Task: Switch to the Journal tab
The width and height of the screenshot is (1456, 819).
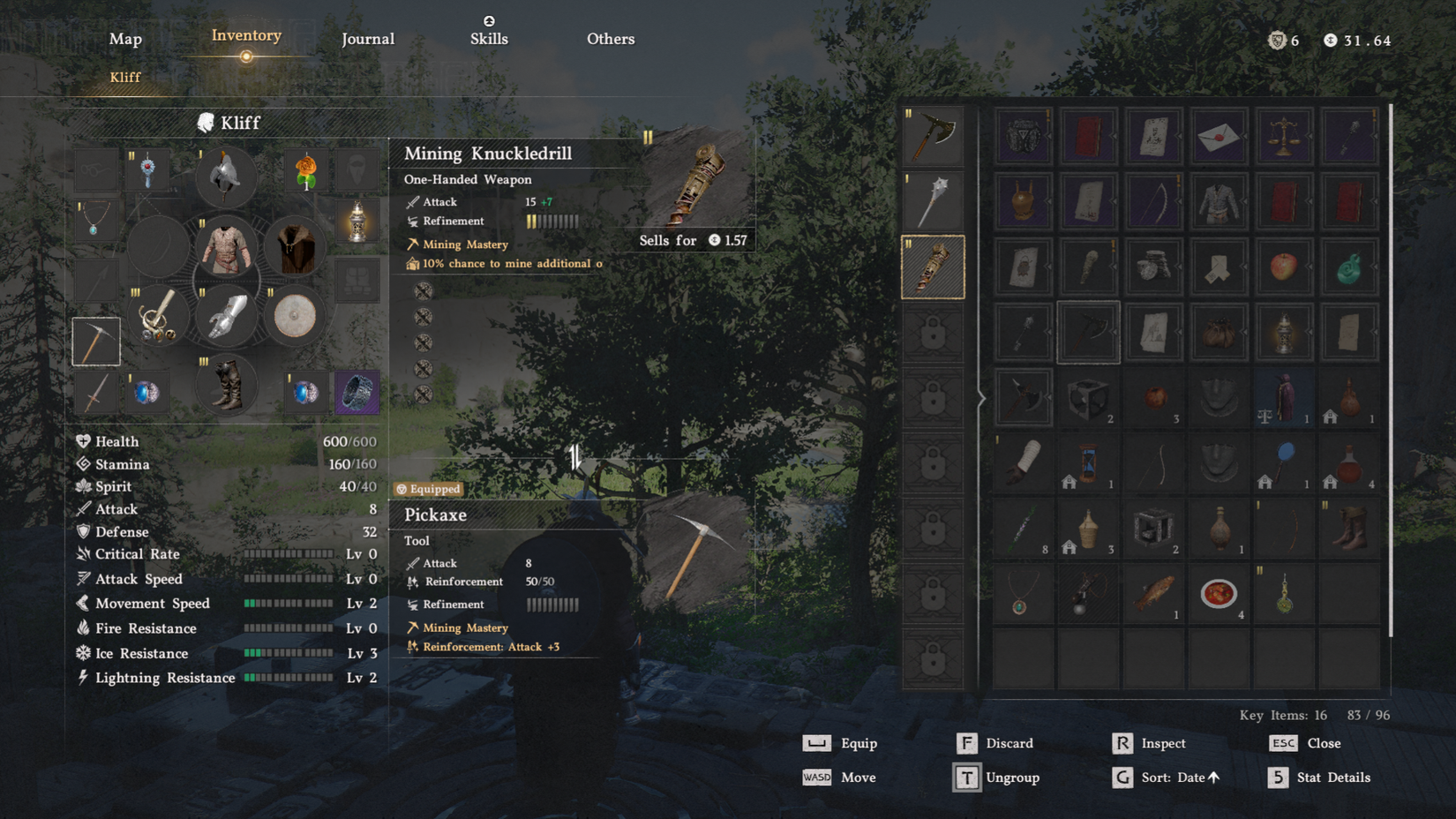Action: (368, 38)
